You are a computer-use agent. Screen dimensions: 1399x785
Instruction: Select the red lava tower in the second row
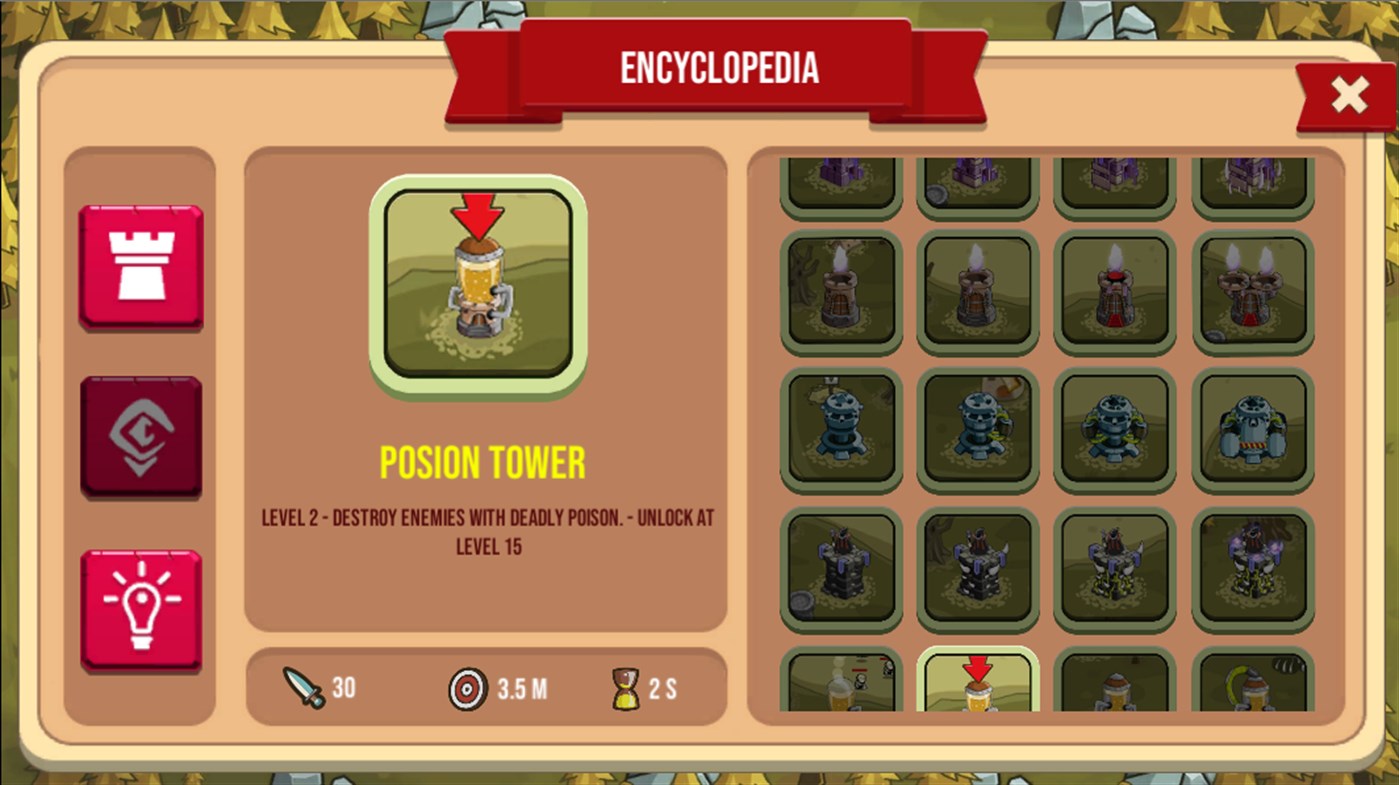1113,290
